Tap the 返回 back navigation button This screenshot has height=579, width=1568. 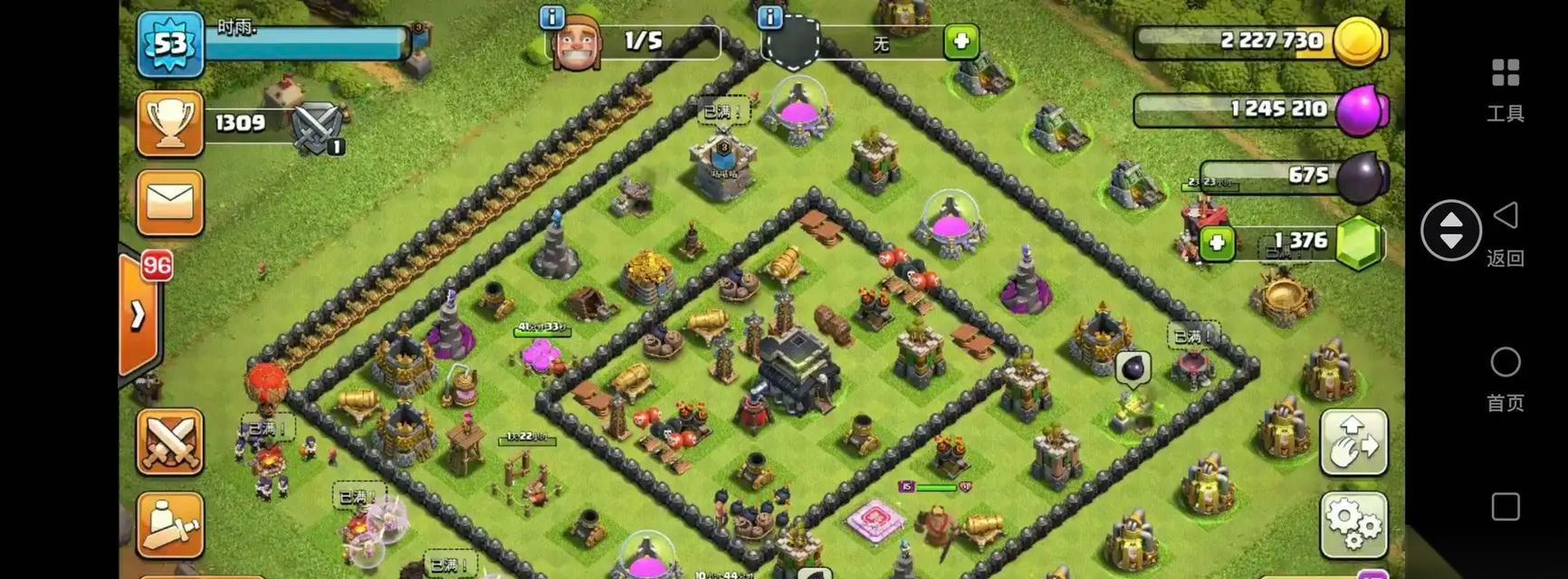(1505, 231)
